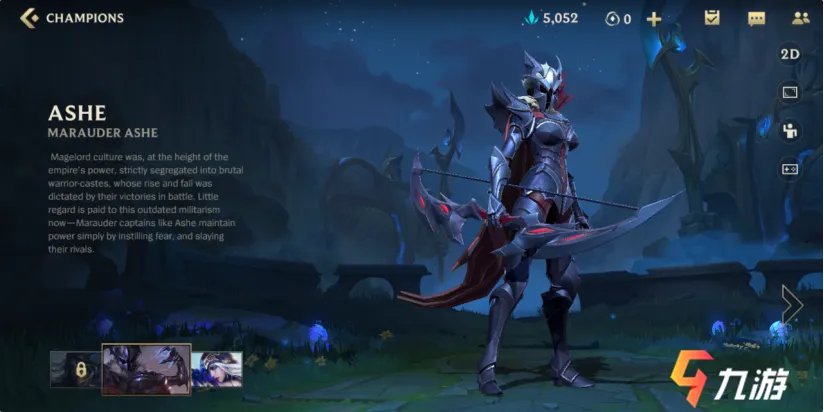Image resolution: width=824 pixels, height=412 pixels.
Task: Click the gamepad controller icon
Action: (x=790, y=168)
